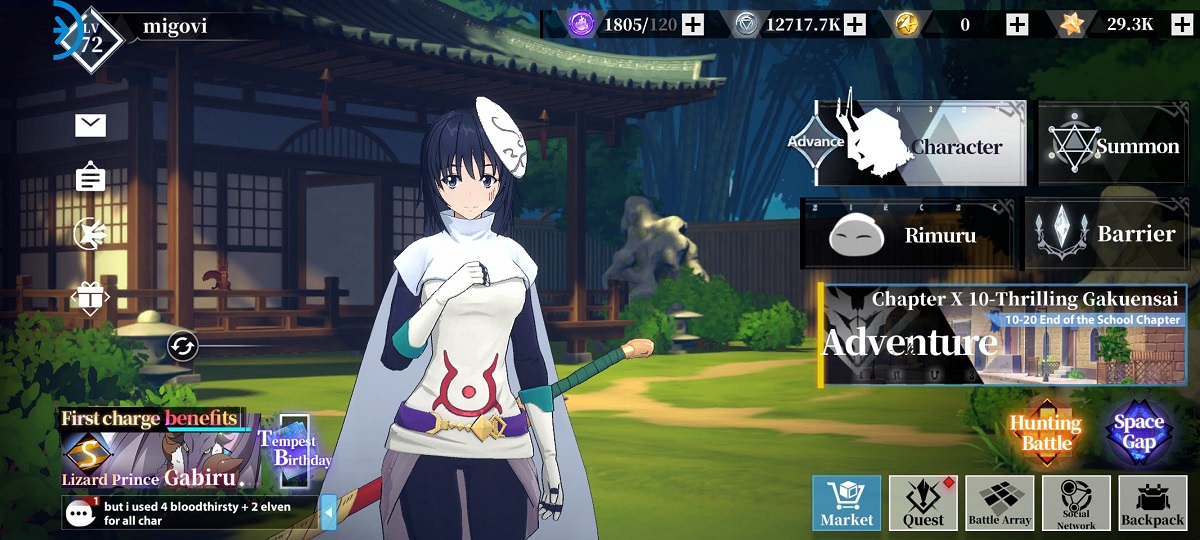Open the migovi player profile emblem

90,40
